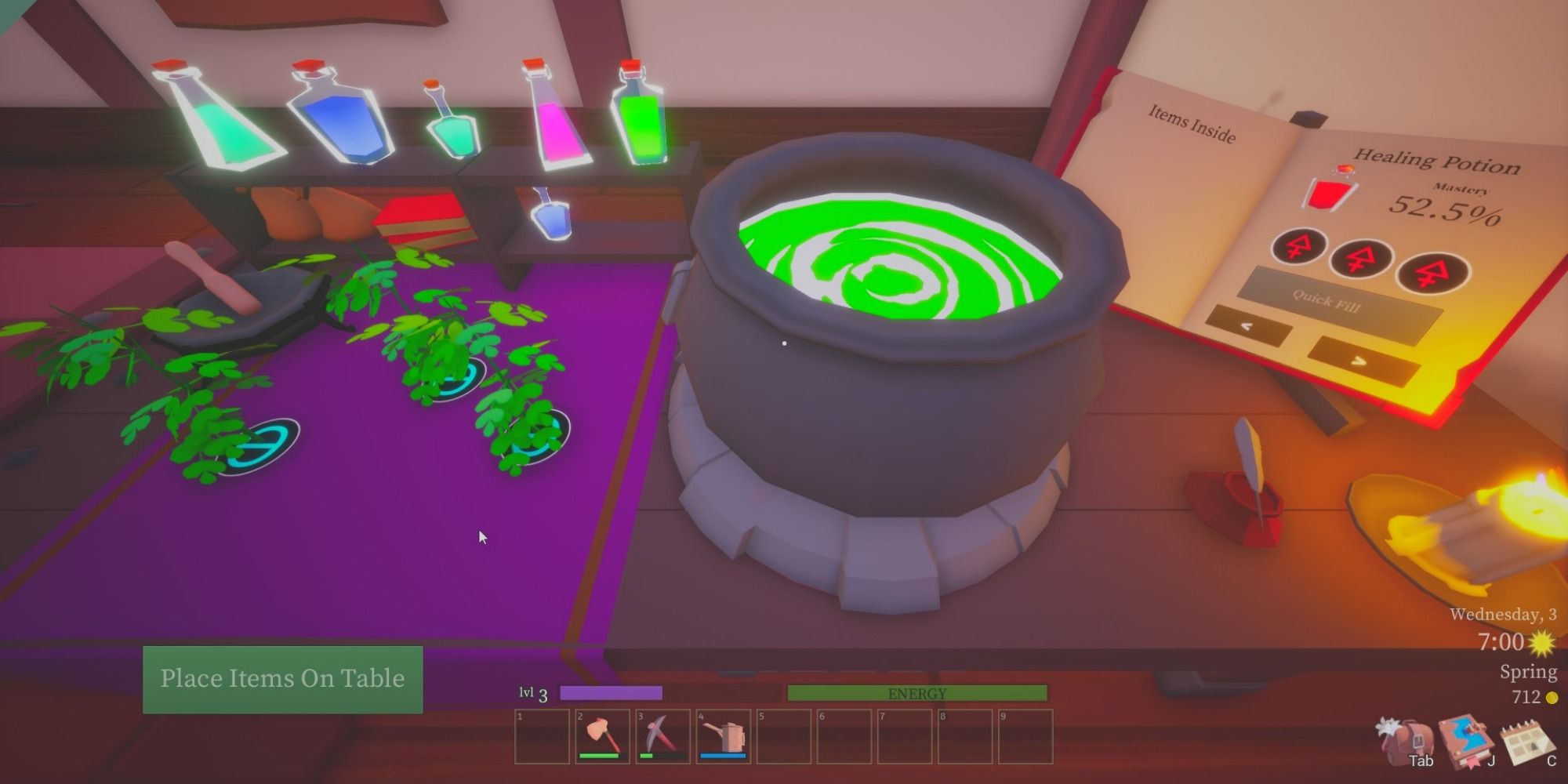The width and height of the screenshot is (1568, 784).
Task: Click the Place Items On Table prompt
Action: (282, 678)
